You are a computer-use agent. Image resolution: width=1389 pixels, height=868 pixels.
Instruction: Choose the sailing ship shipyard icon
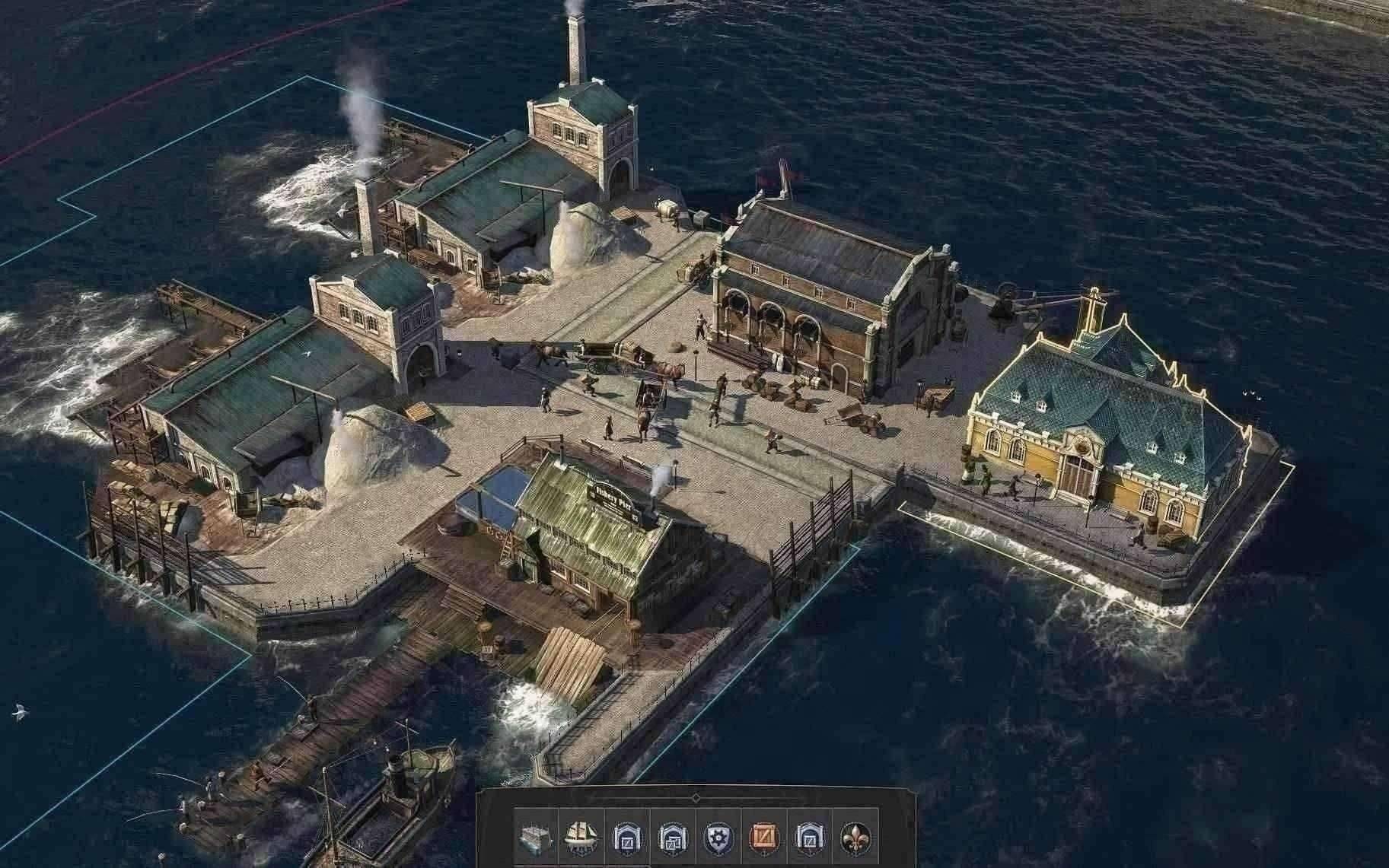(582, 838)
